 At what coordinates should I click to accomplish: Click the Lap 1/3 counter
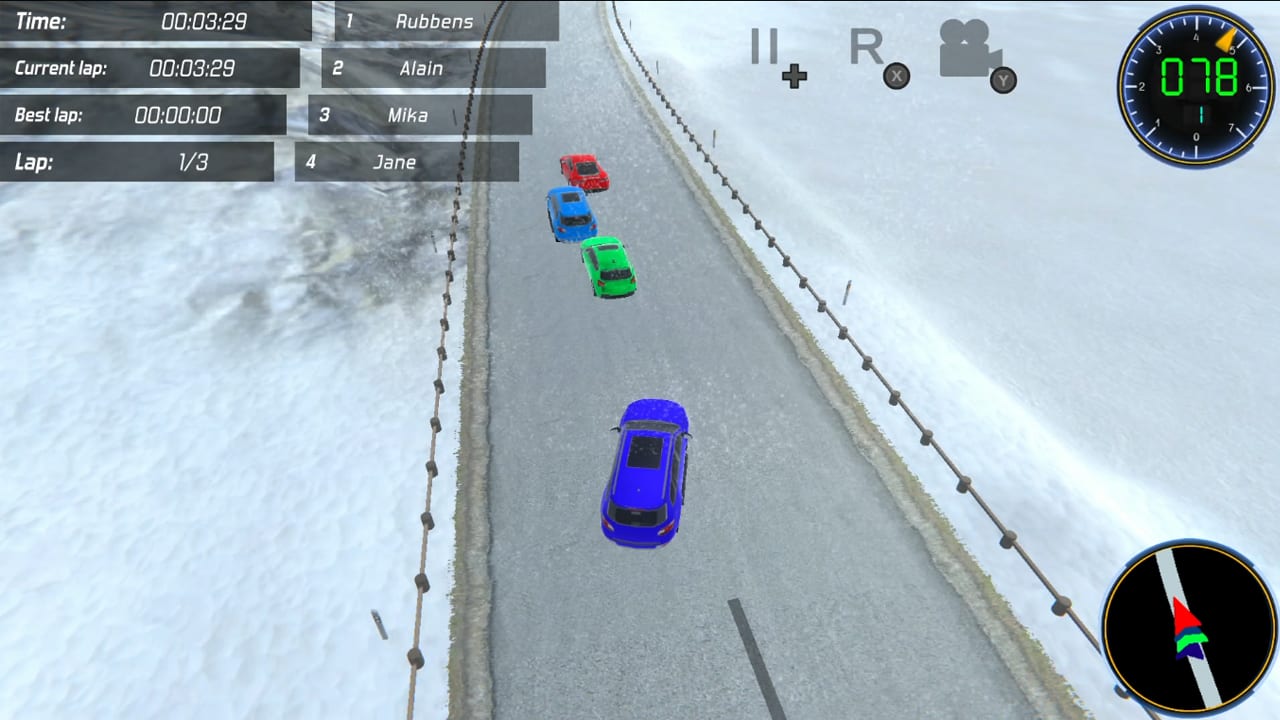tap(137, 162)
